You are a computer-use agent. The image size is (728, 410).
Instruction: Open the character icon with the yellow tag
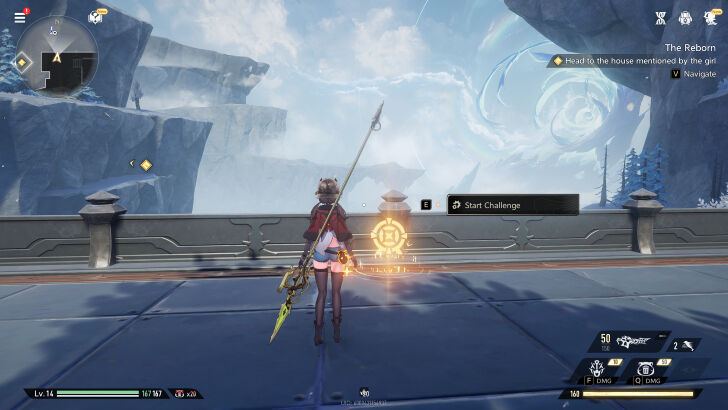(x=711, y=17)
